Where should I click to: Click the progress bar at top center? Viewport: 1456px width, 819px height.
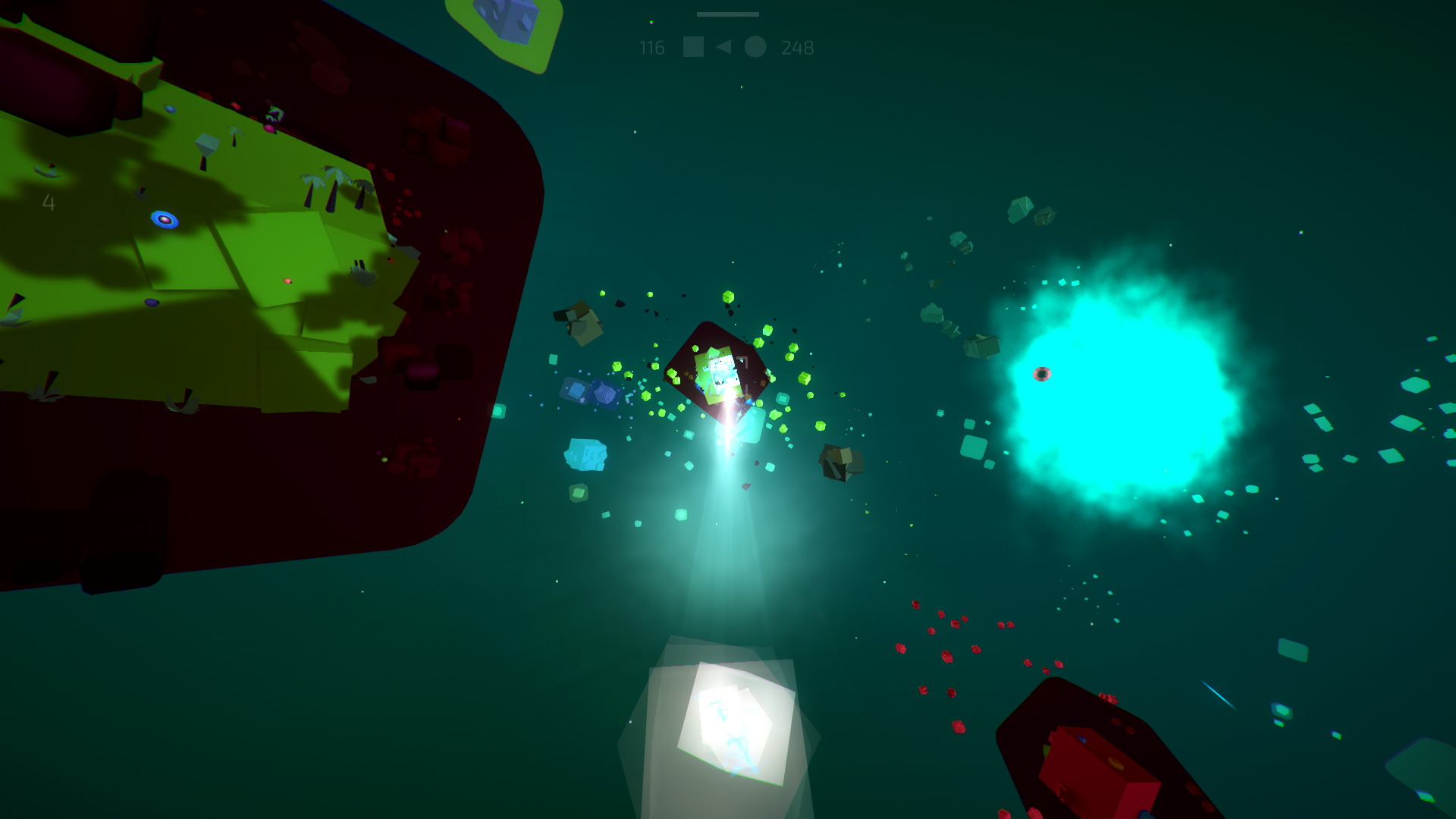coord(726,14)
